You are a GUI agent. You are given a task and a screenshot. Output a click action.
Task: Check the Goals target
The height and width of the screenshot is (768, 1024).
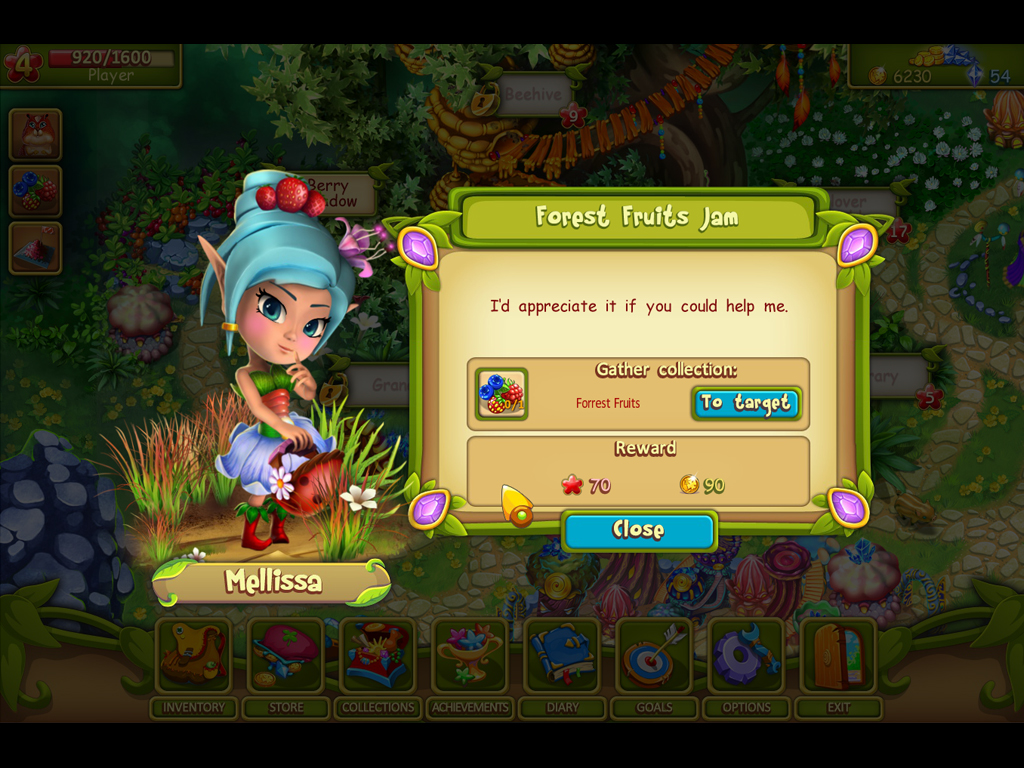[655, 656]
